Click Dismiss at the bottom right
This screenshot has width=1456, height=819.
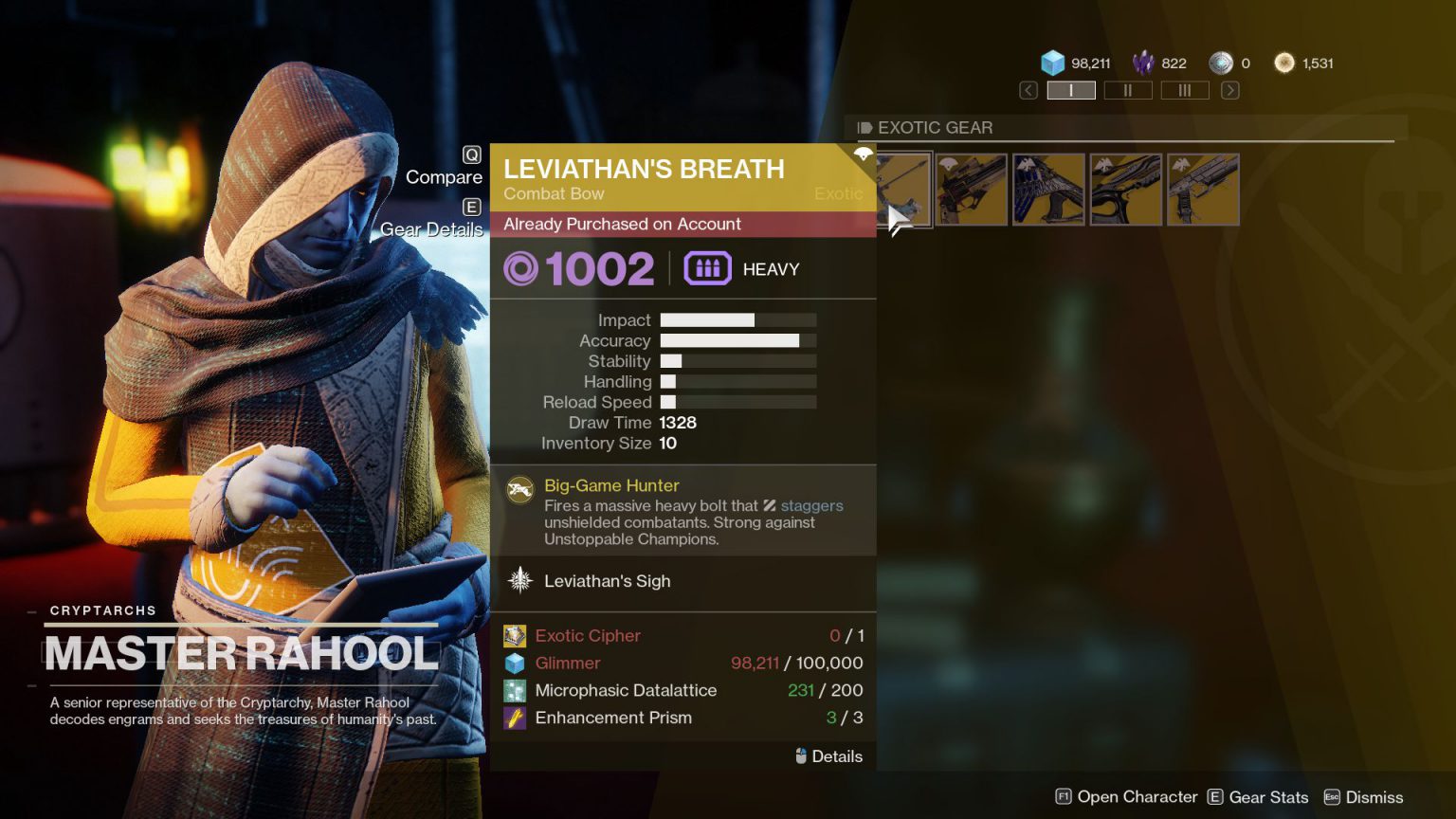click(1374, 797)
